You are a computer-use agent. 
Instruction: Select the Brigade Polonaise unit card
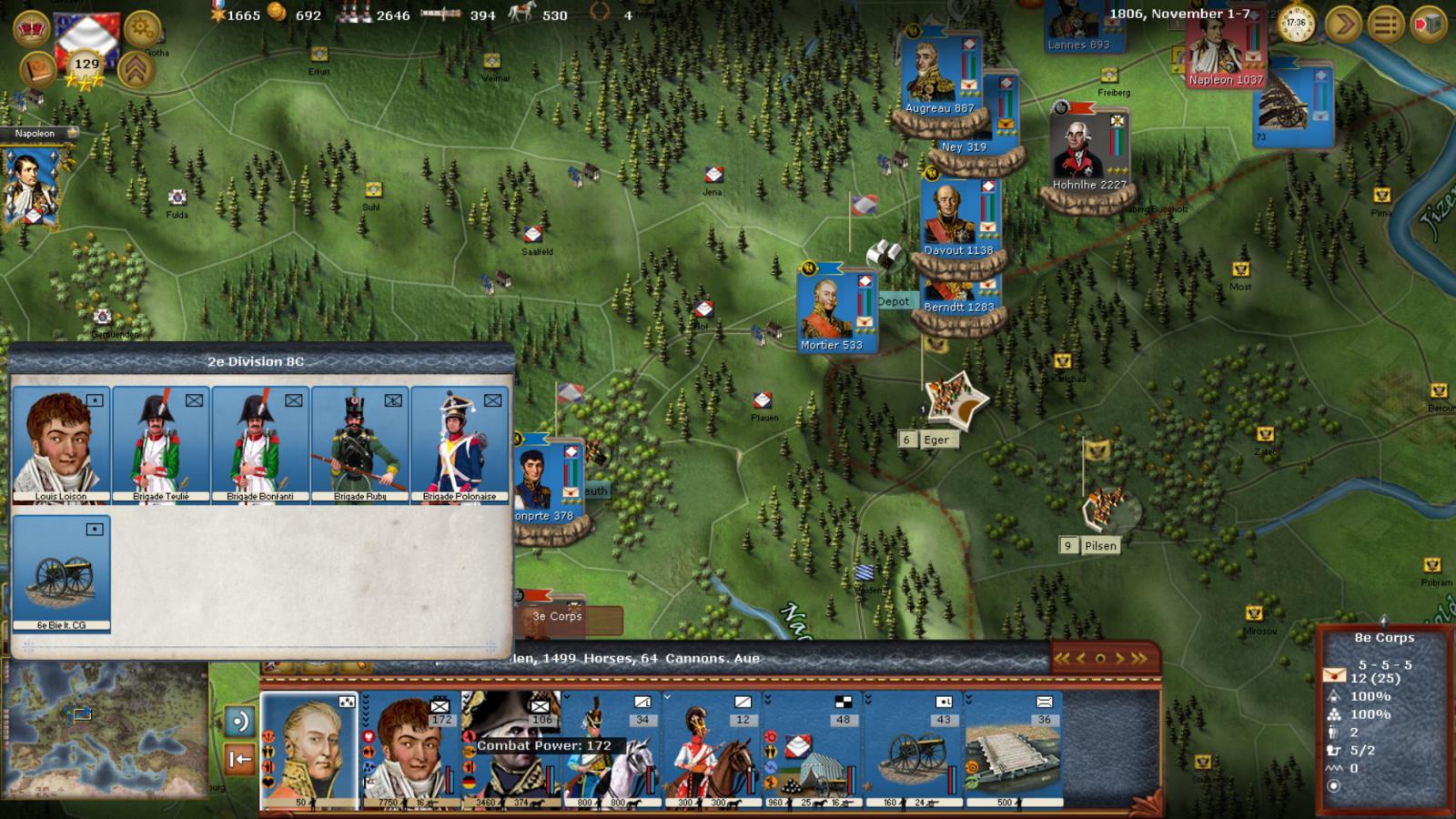pyautogui.click(x=460, y=445)
